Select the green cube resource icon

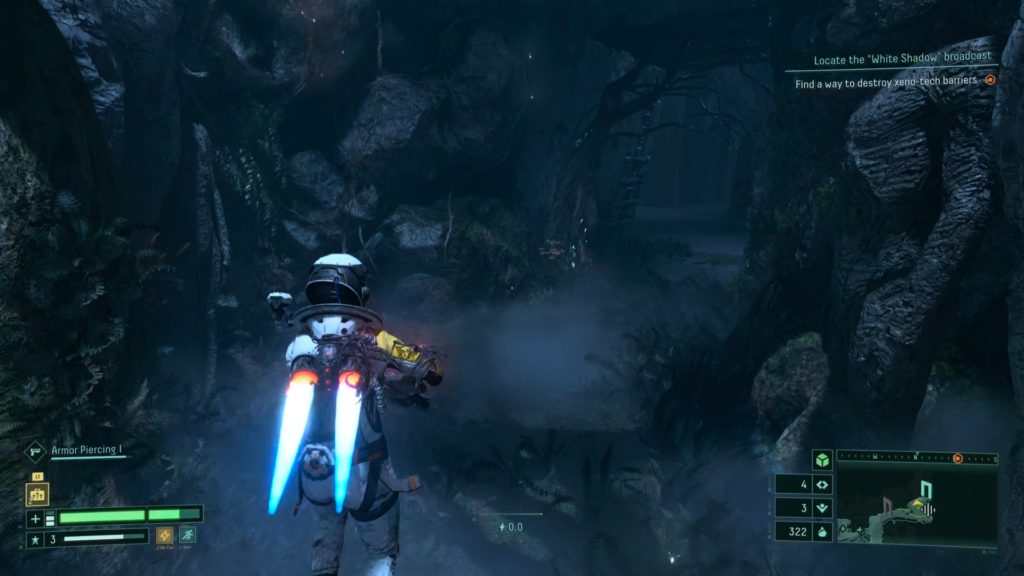tap(822, 461)
